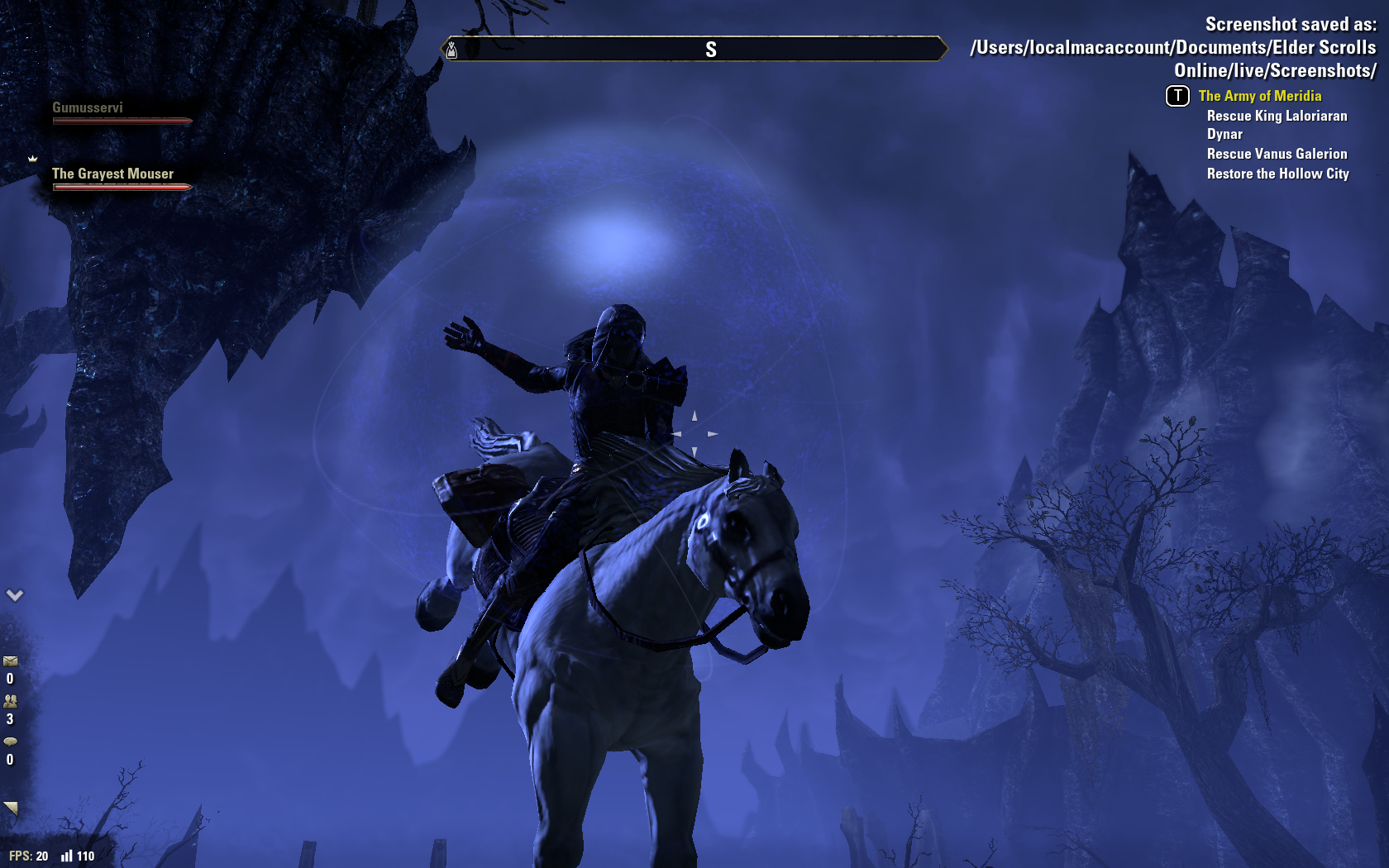Select The Grayest Mouser group frame

coord(121,179)
